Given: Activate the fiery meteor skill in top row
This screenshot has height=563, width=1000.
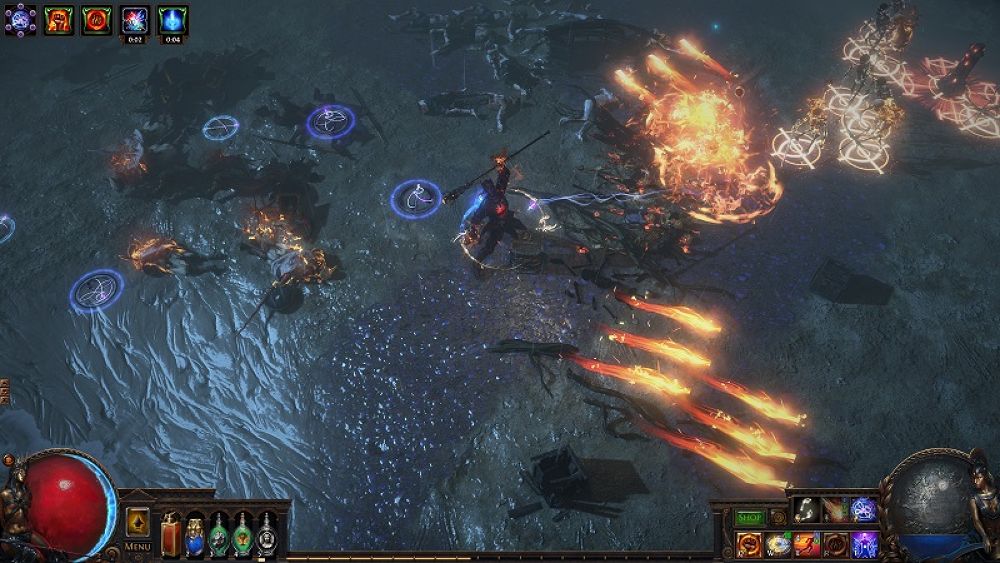Looking at the screenshot, I should tap(835, 511).
